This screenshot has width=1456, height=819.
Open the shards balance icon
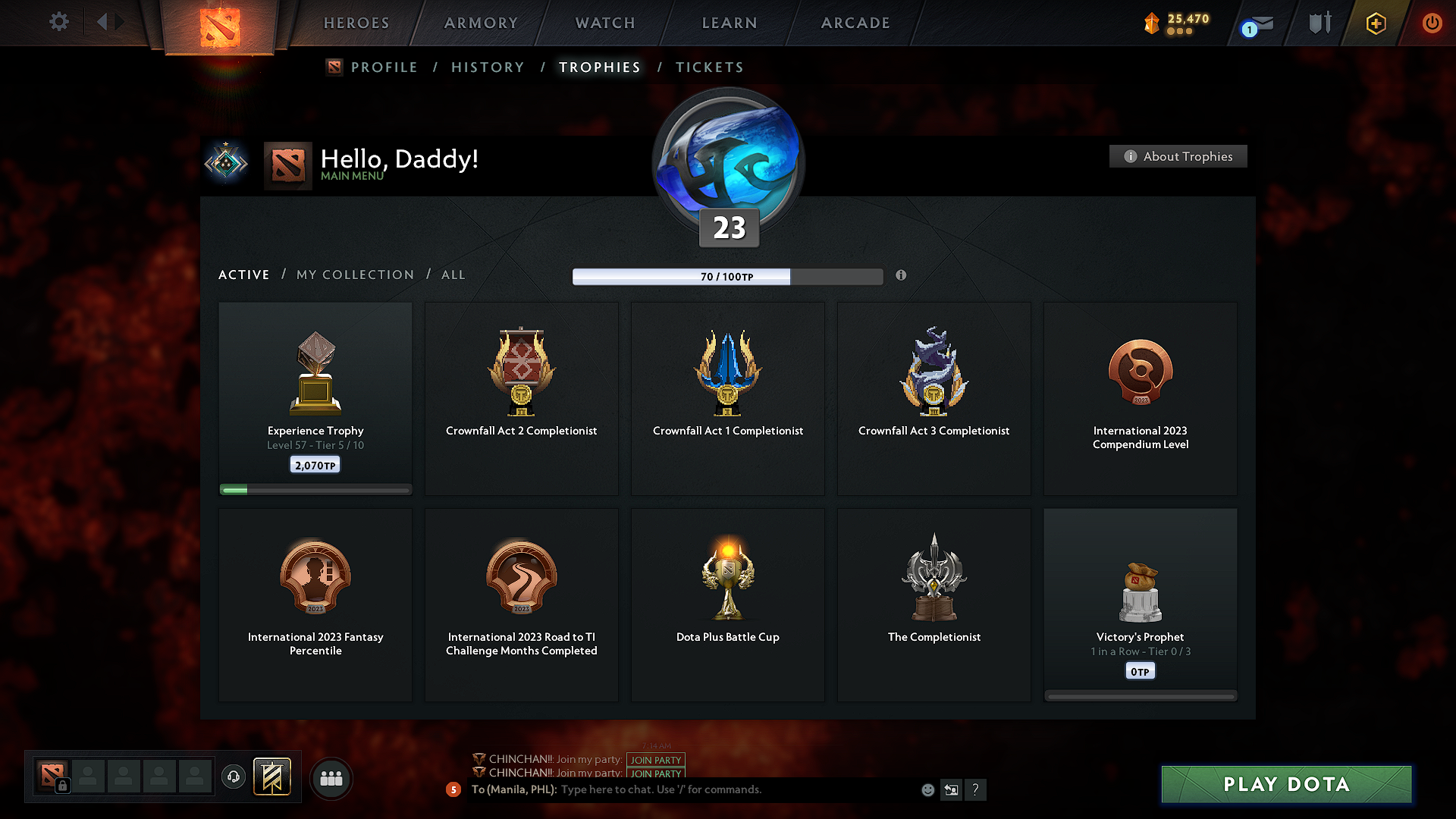click(1151, 23)
